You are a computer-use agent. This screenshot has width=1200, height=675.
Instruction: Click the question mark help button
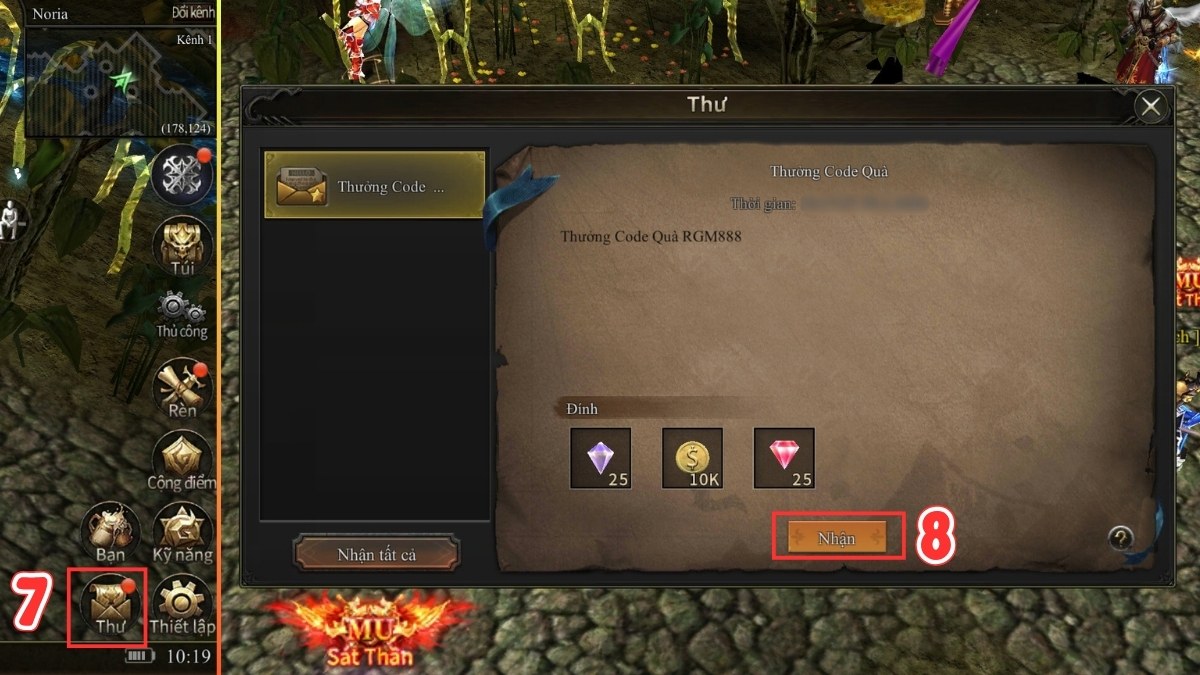click(x=1121, y=539)
